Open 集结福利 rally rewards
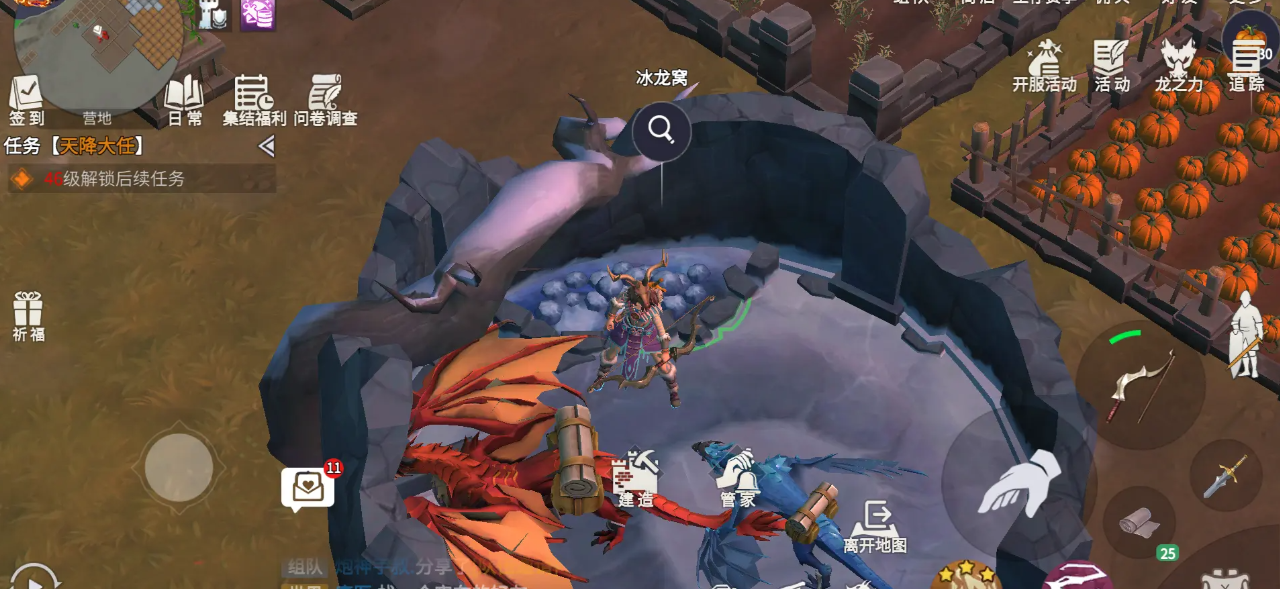Image resolution: width=1280 pixels, height=589 pixels. (254, 98)
